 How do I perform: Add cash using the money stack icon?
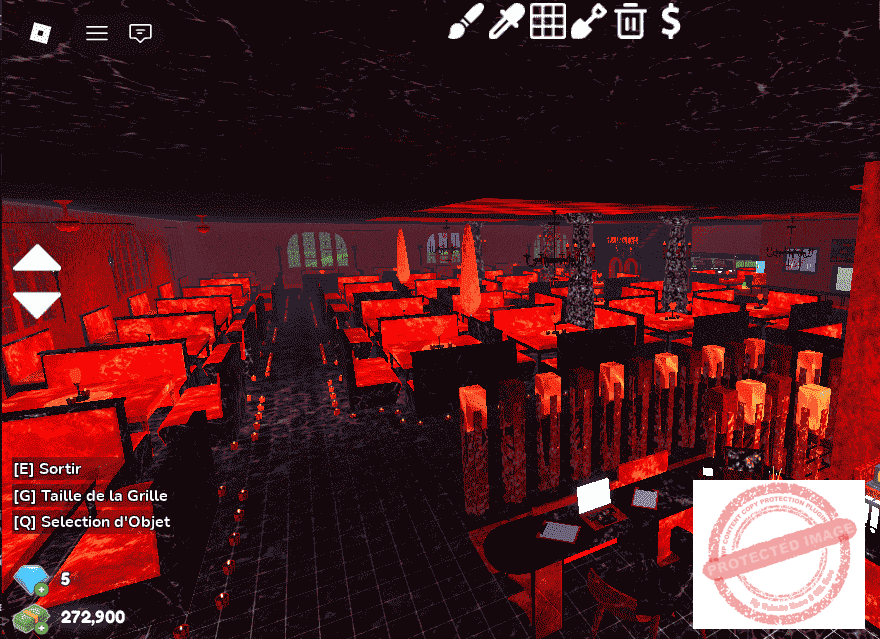point(30,617)
